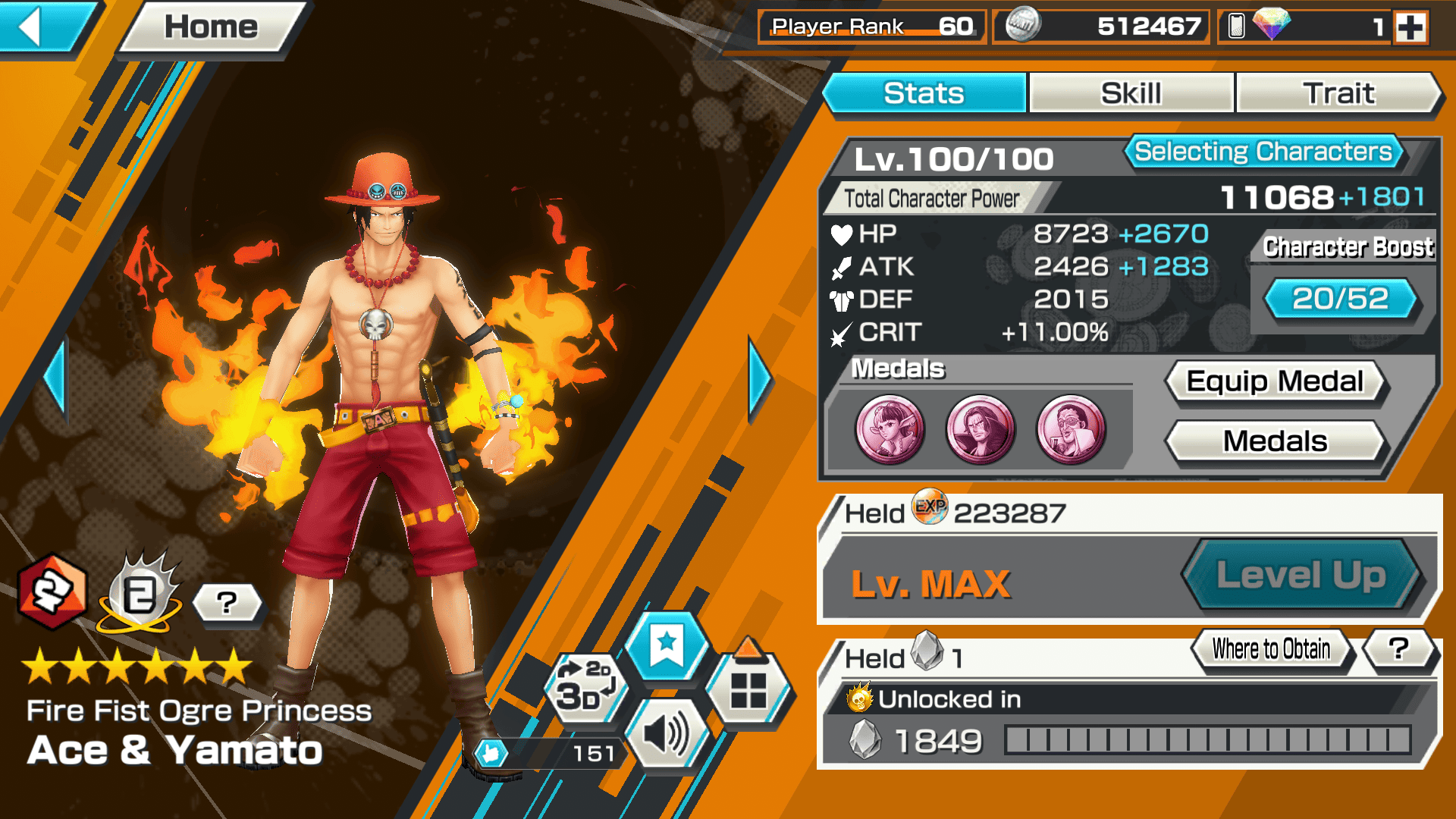Choose Equip Medal
The height and width of the screenshot is (819, 1456).
[x=1275, y=381]
